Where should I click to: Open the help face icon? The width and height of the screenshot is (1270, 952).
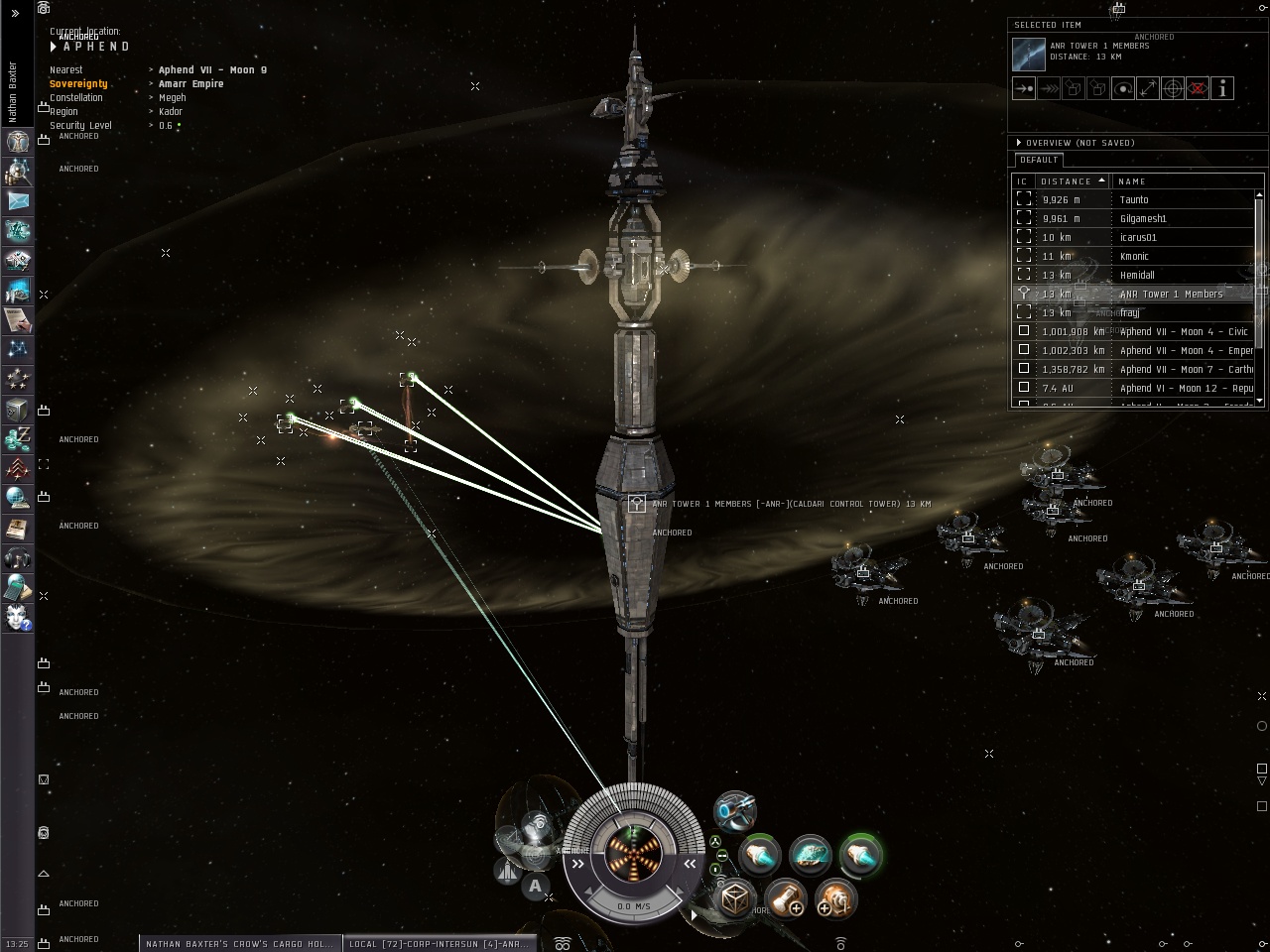click(18, 617)
